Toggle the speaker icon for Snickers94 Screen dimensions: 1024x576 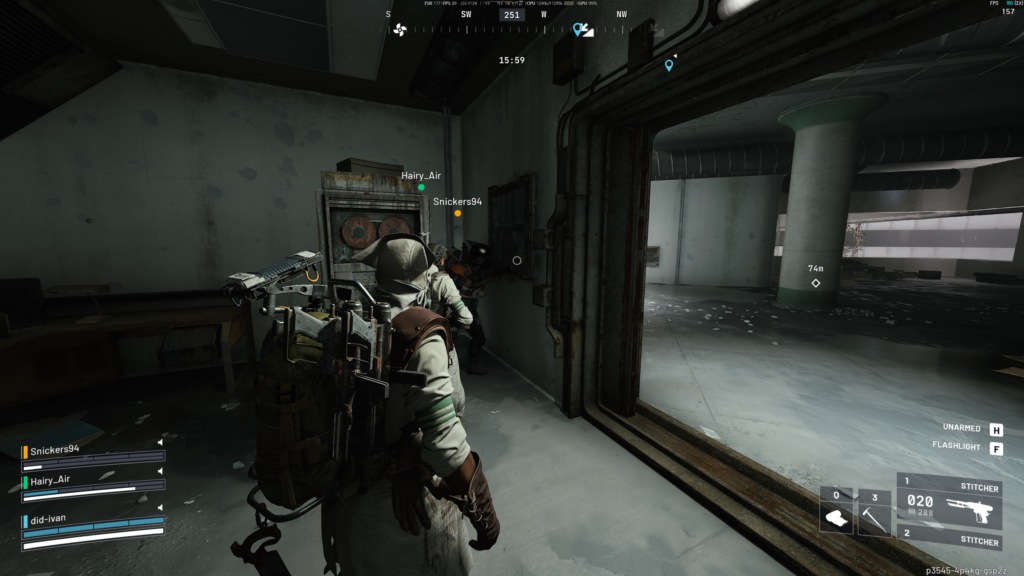coord(160,443)
